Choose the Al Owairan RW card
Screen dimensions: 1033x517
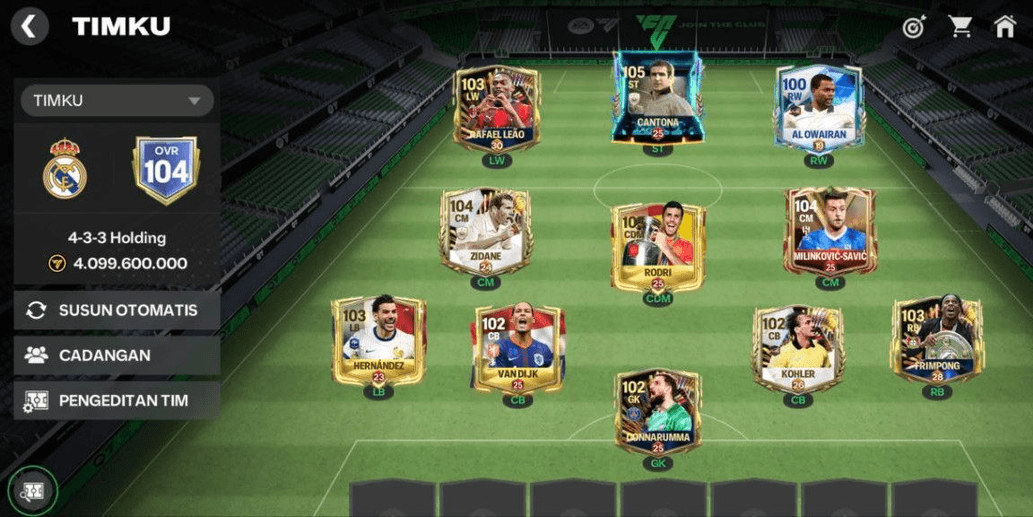tap(818, 108)
